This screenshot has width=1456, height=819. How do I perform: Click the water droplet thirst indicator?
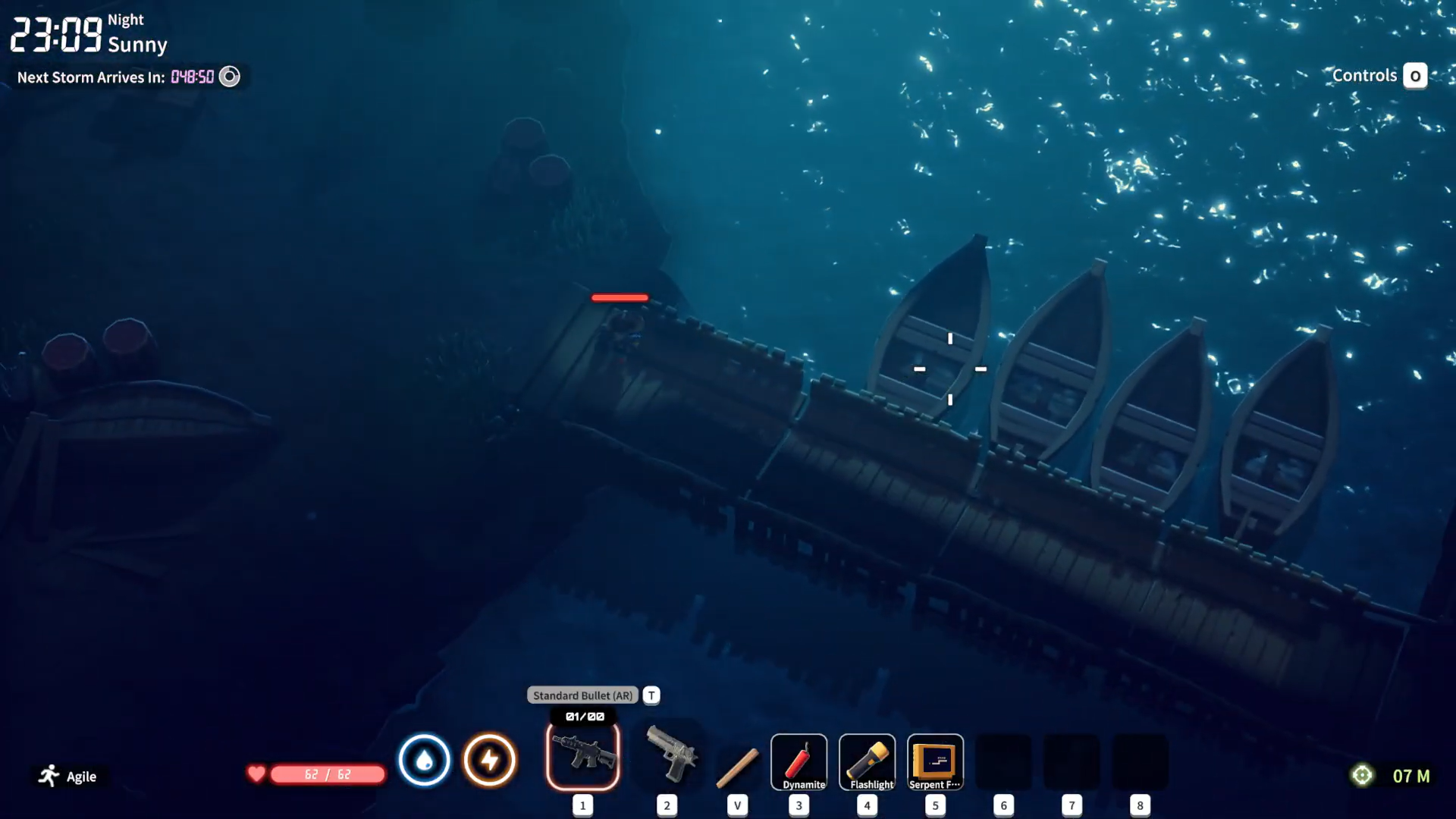[x=424, y=760]
